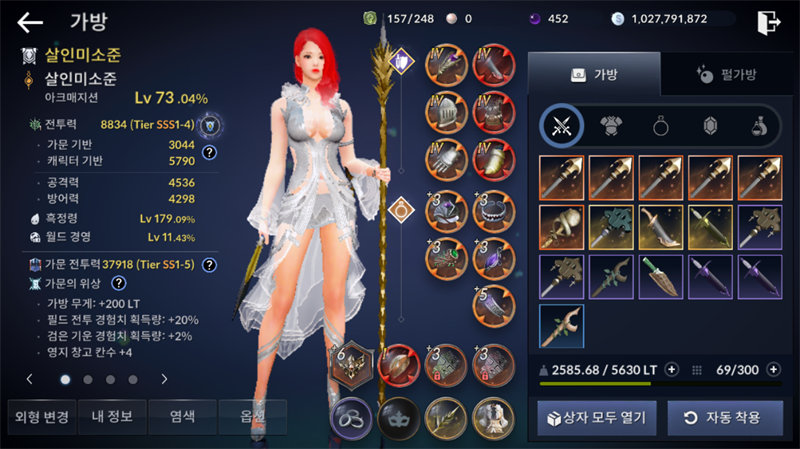Expand weight limit with plus button beside LT
This screenshot has height=449, width=800.
pos(671,369)
